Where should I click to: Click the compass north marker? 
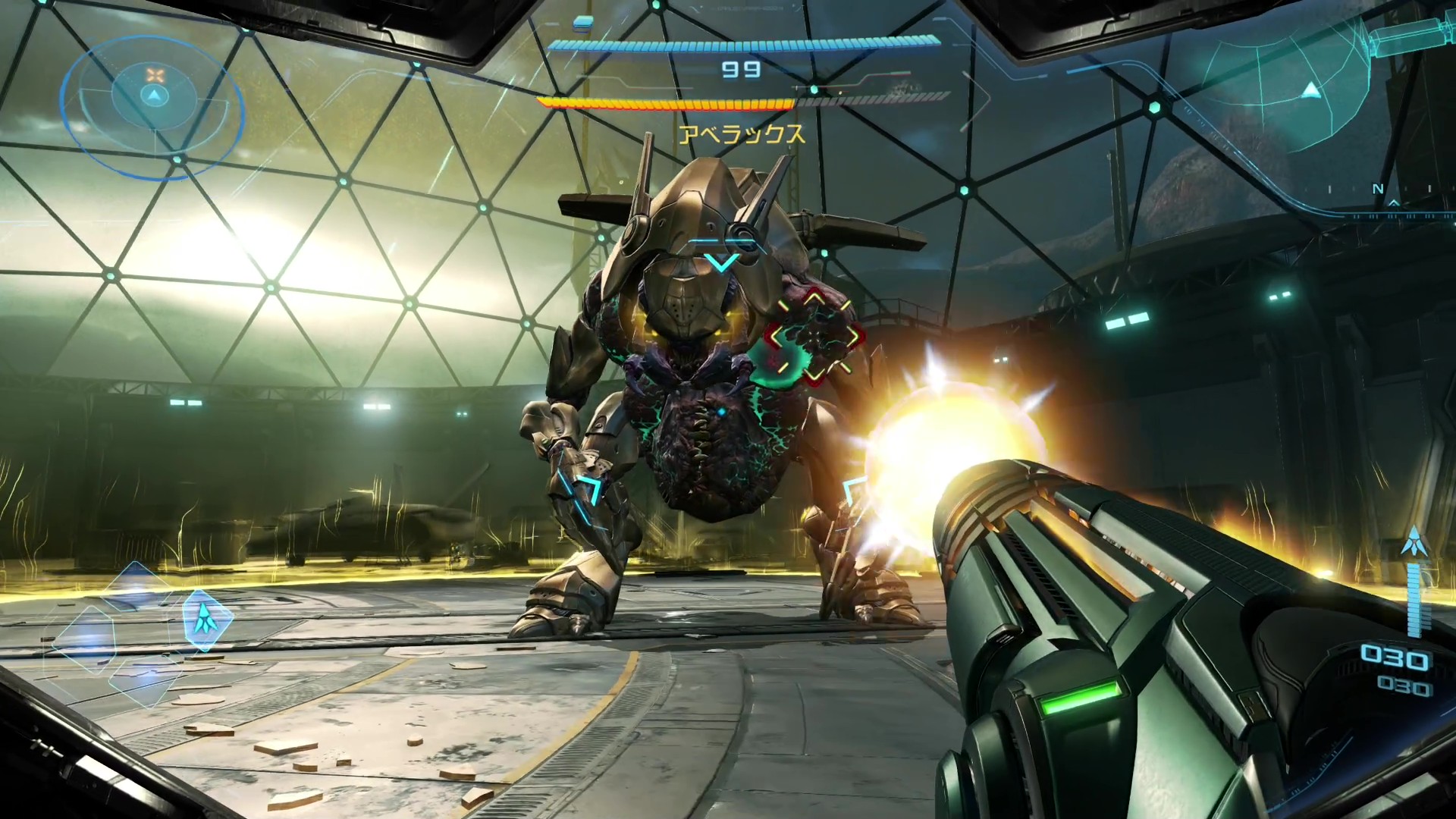tap(1378, 190)
